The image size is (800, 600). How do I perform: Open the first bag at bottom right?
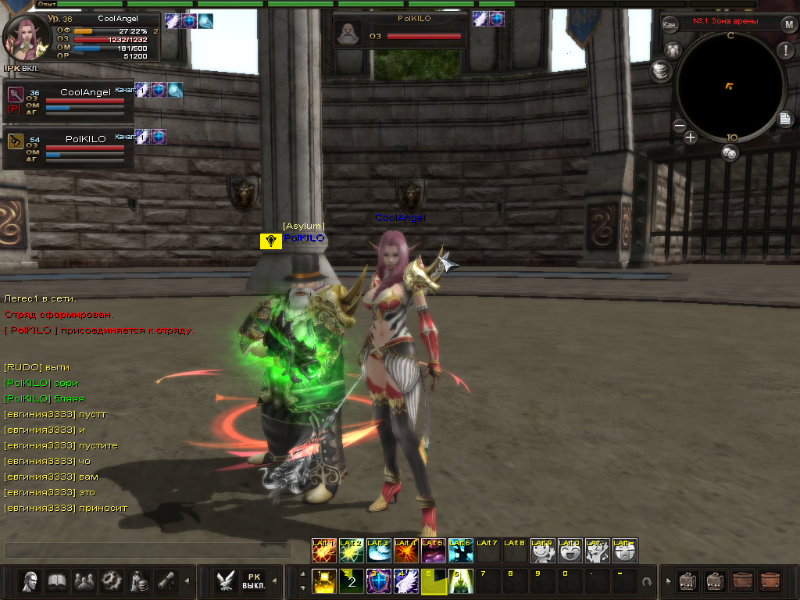(x=689, y=580)
